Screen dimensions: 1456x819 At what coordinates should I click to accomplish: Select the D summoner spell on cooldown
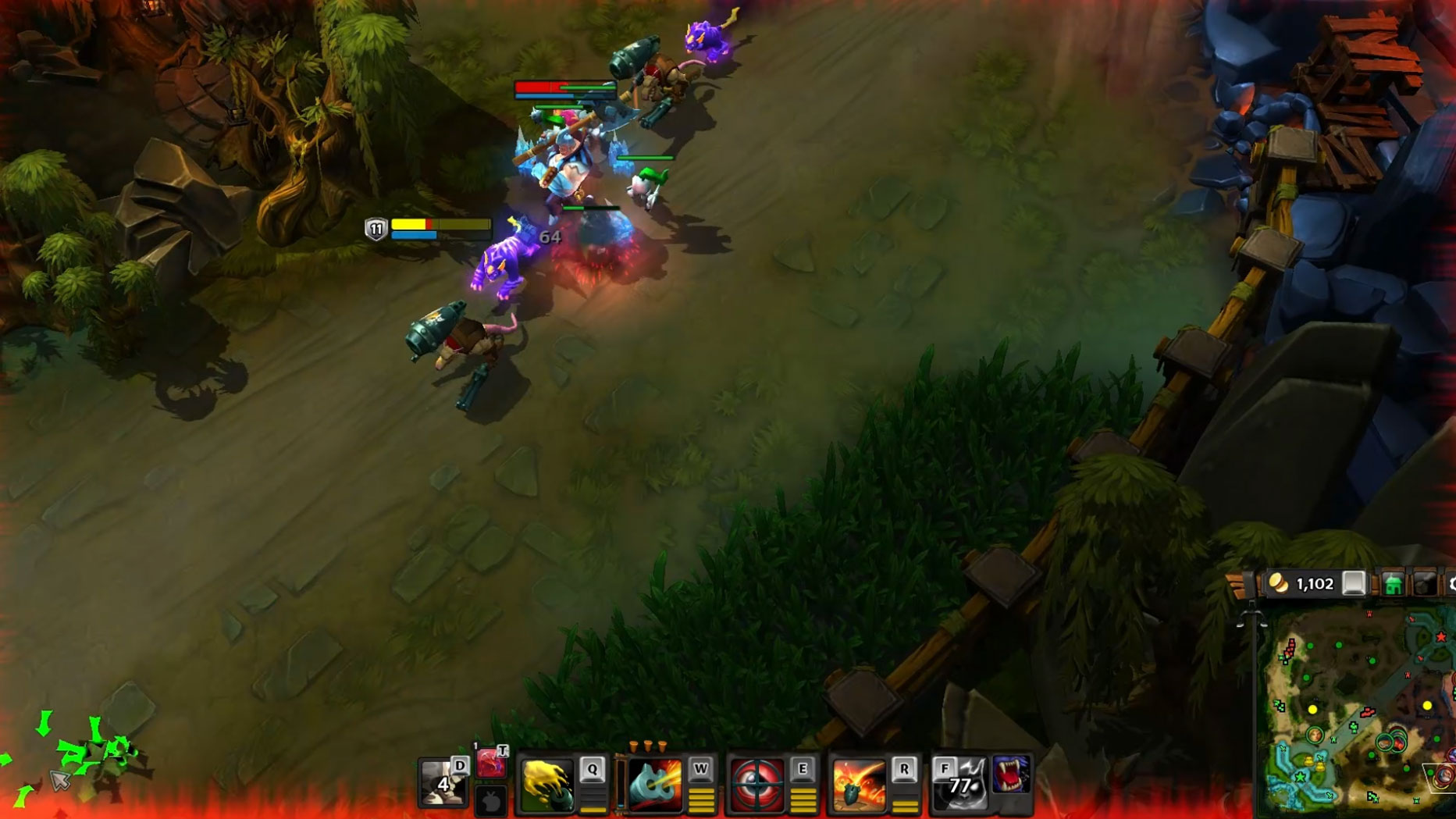coord(443,782)
